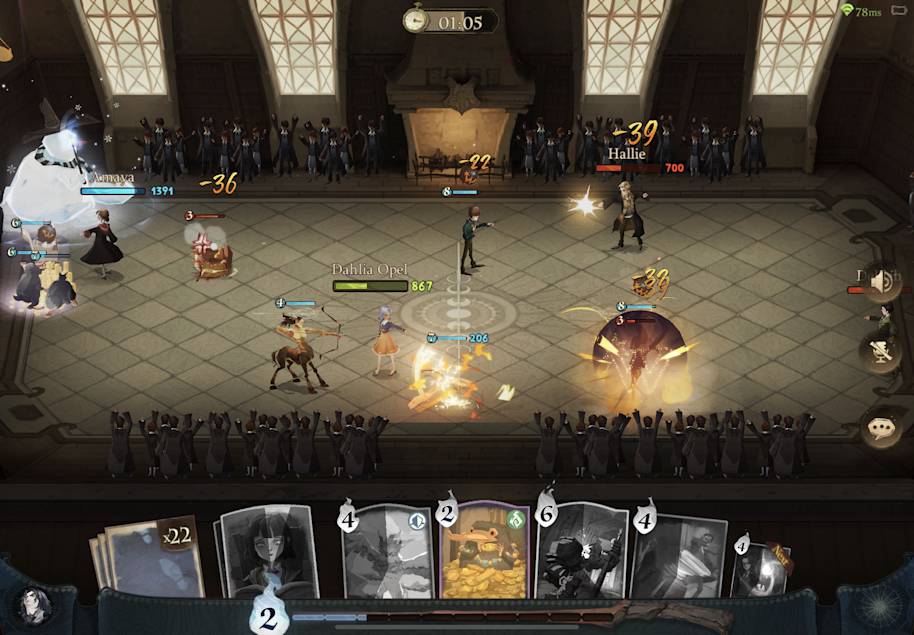This screenshot has width=914, height=635.
Task: Toggle the muted microphone button
Action: click(x=881, y=352)
